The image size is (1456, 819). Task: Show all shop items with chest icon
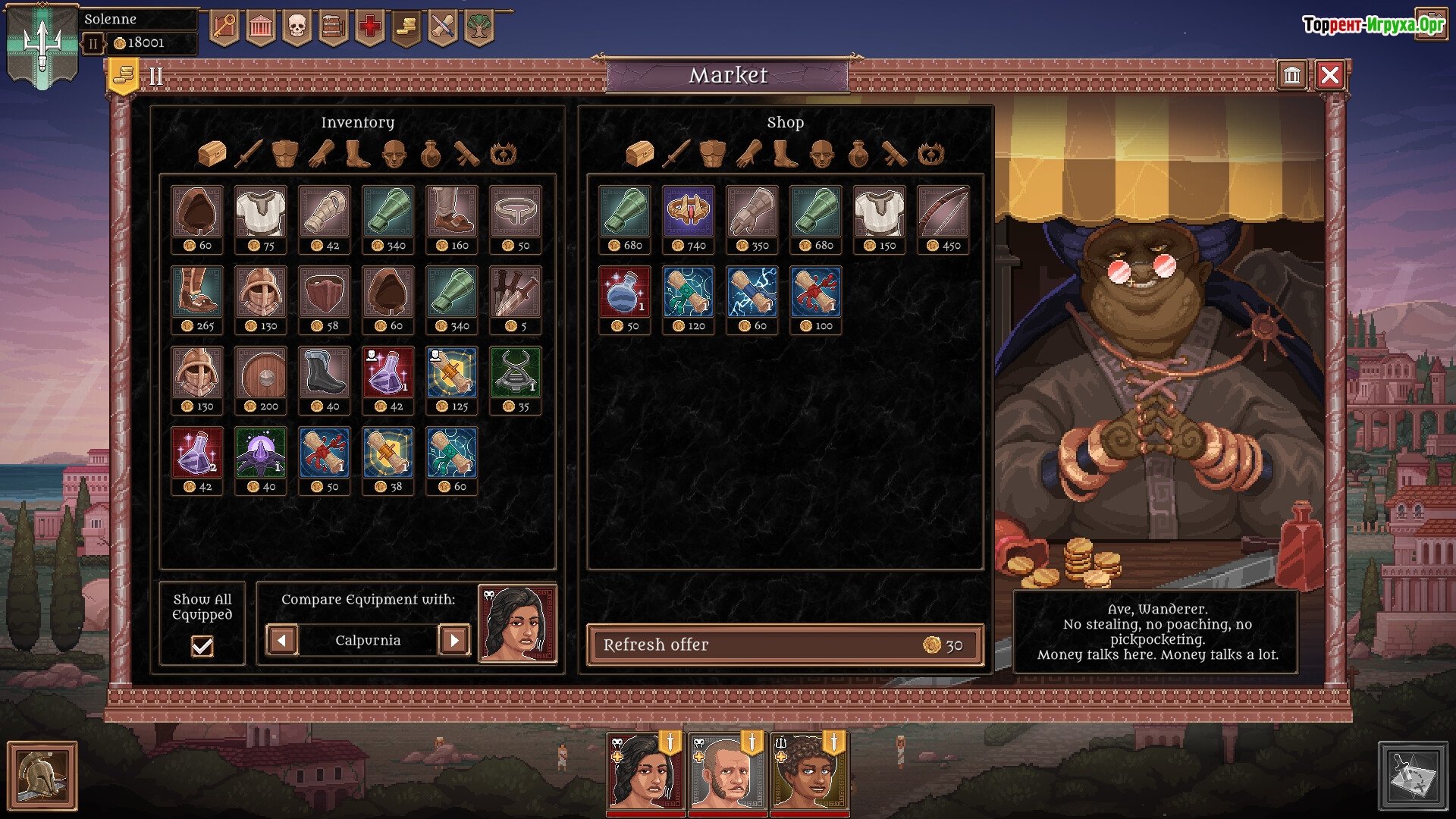pyautogui.click(x=639, y=154)
